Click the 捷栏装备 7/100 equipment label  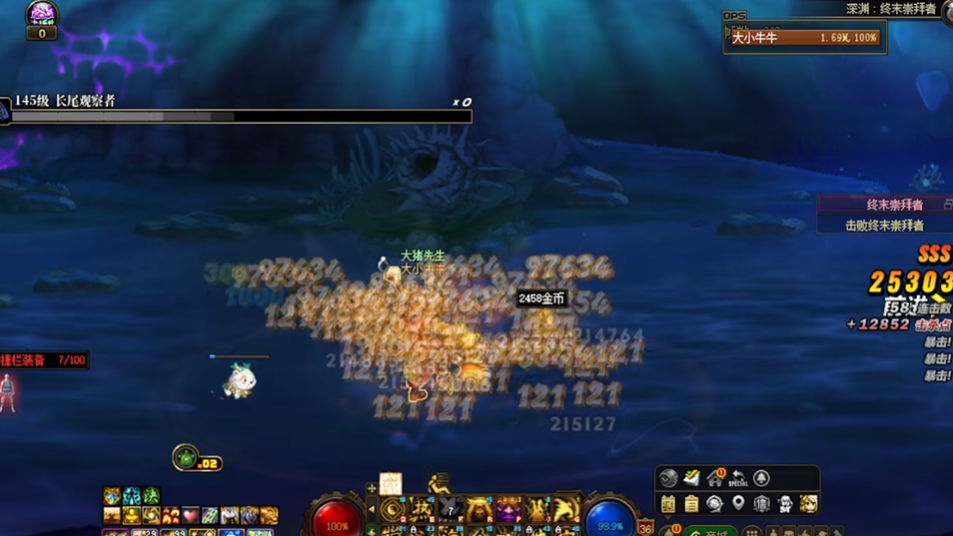click(44, 360)
